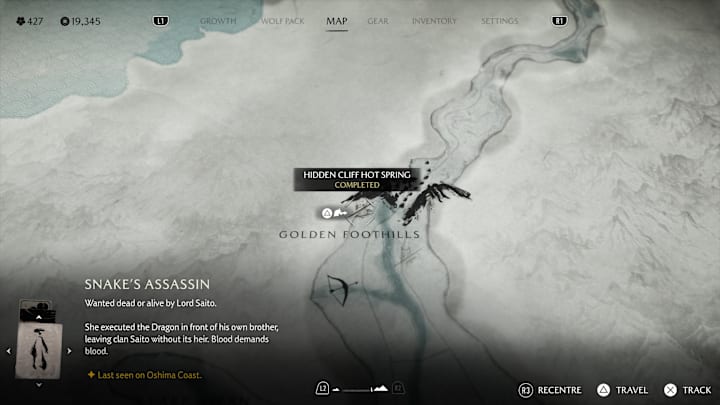Go to the Gear tab

tap(378, 21)
